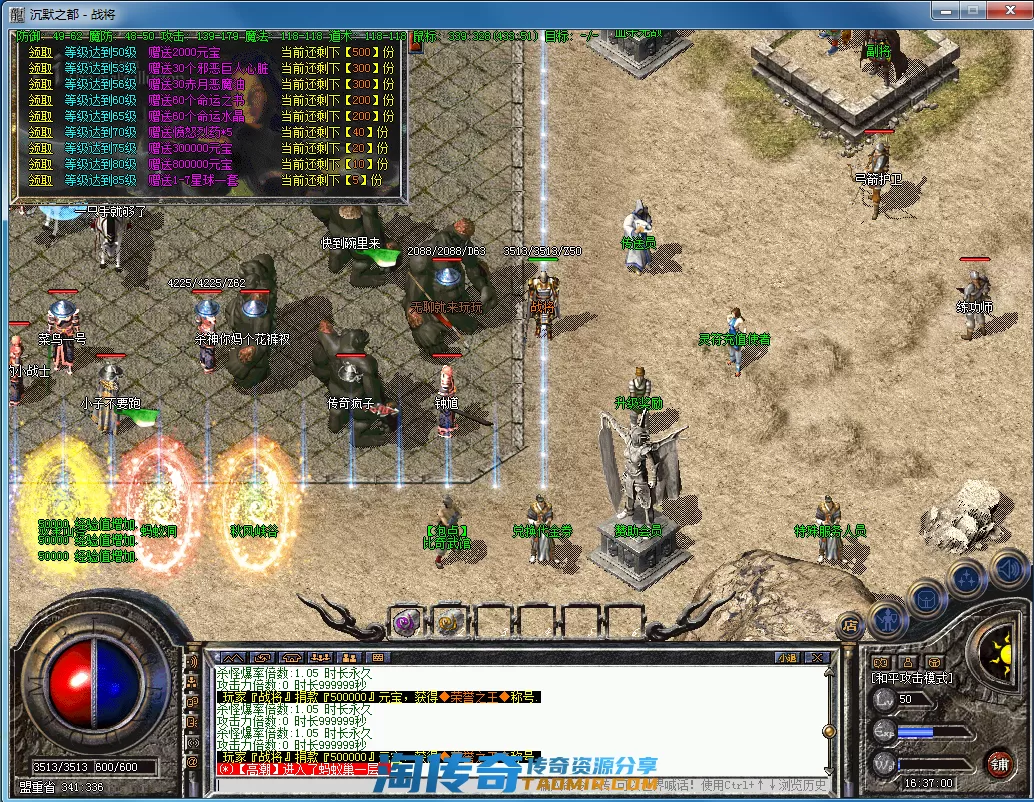The width and height of the screenshot is (1034, 802).
Task: Minimize the game window
Action: point(944,11)
